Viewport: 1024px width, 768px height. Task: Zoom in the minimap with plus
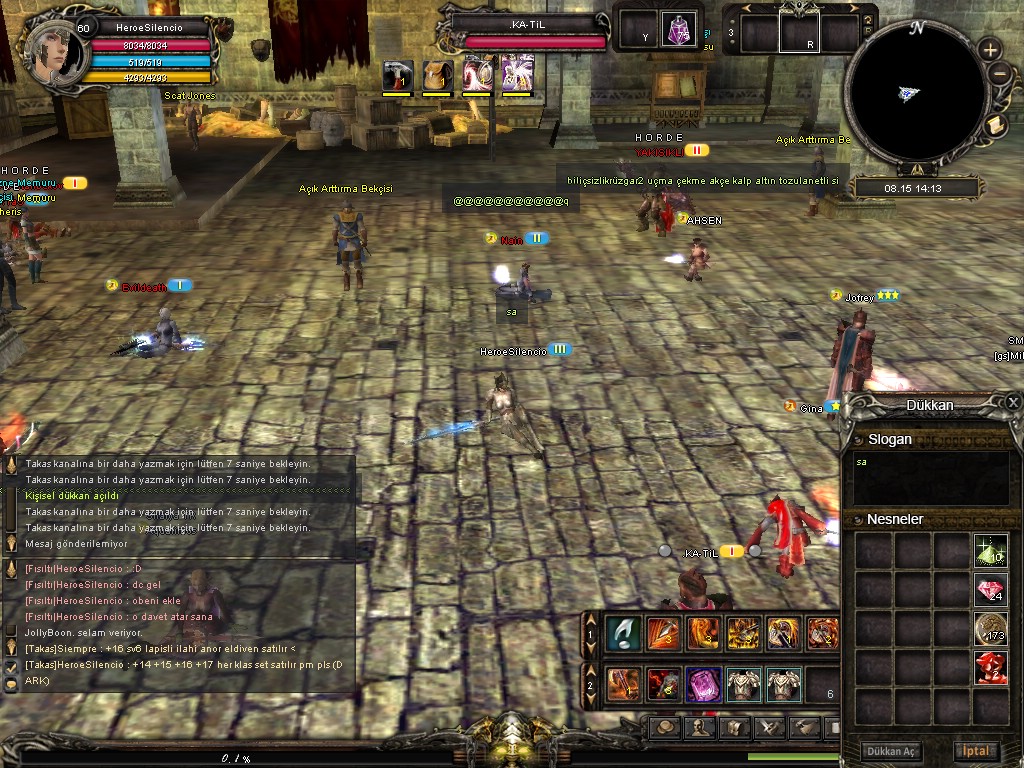(x=989, y=49)
